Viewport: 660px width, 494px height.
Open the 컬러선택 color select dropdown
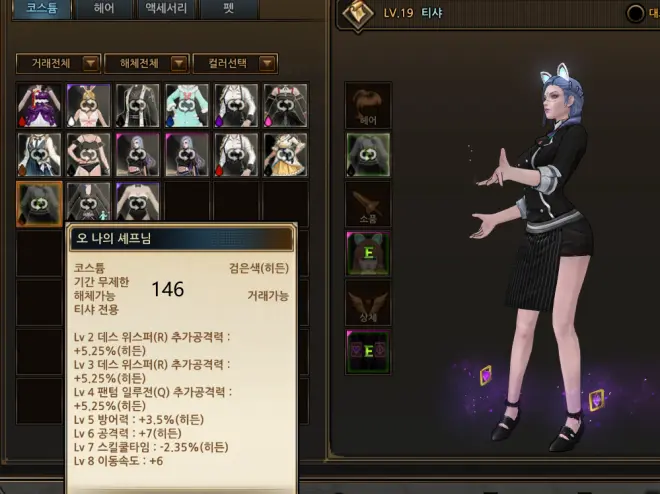[x=234, y=63]
